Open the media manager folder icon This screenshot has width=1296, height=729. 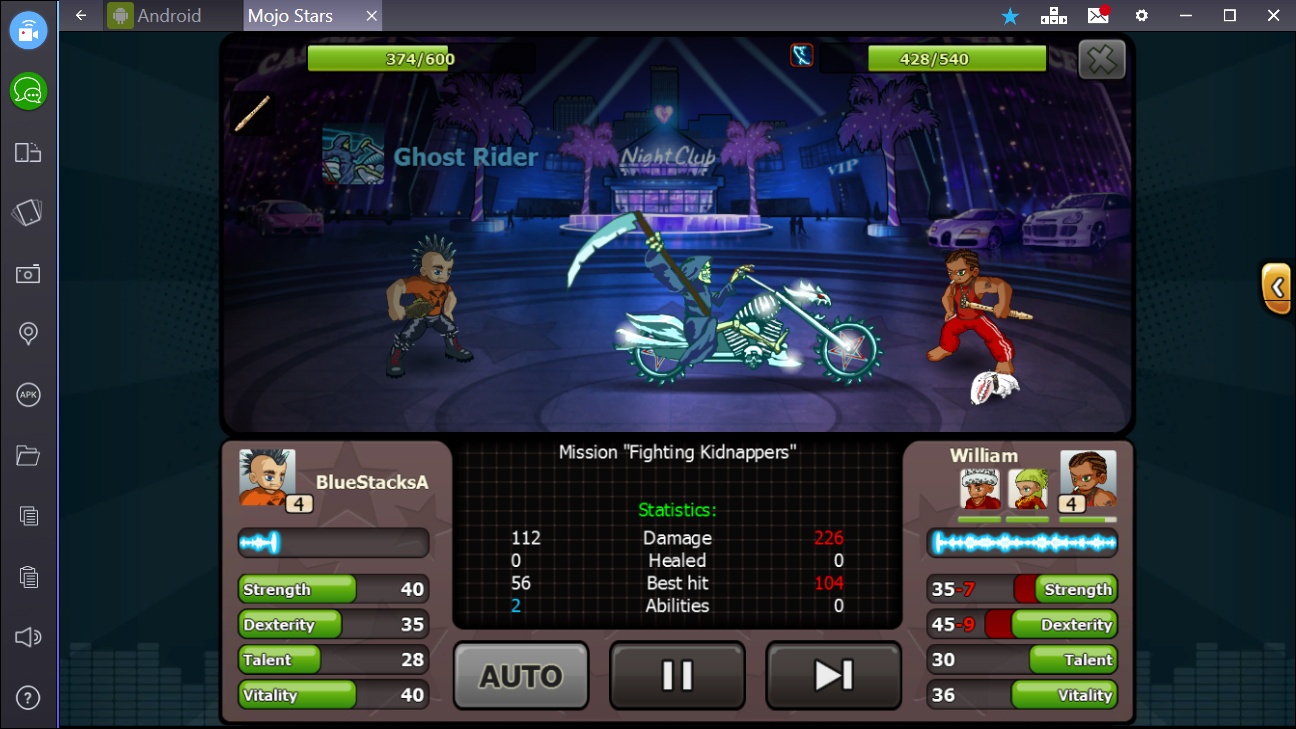(28, 455)
